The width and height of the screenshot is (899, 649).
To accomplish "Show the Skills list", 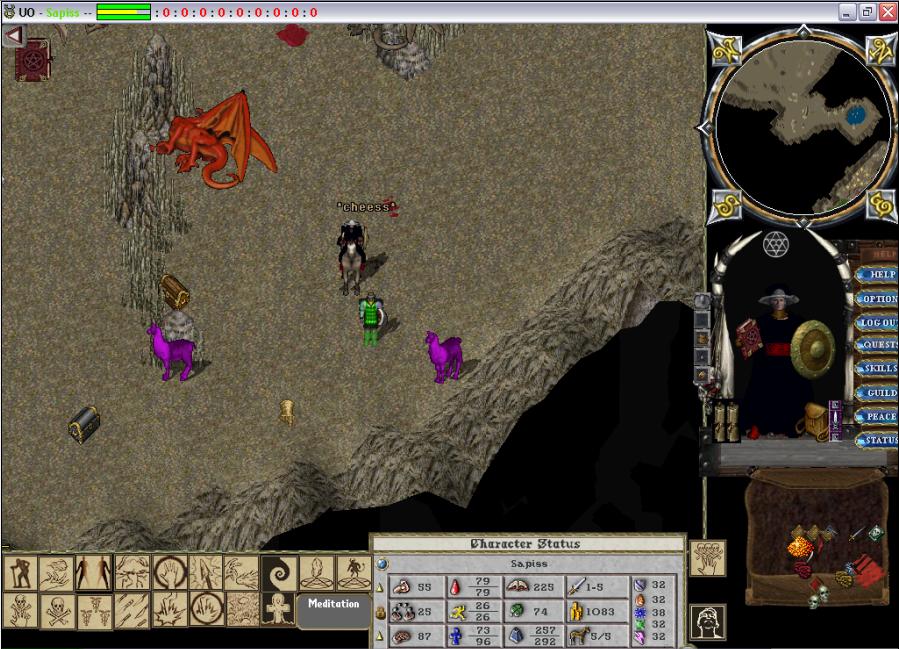I will click(x=879, y=369).
